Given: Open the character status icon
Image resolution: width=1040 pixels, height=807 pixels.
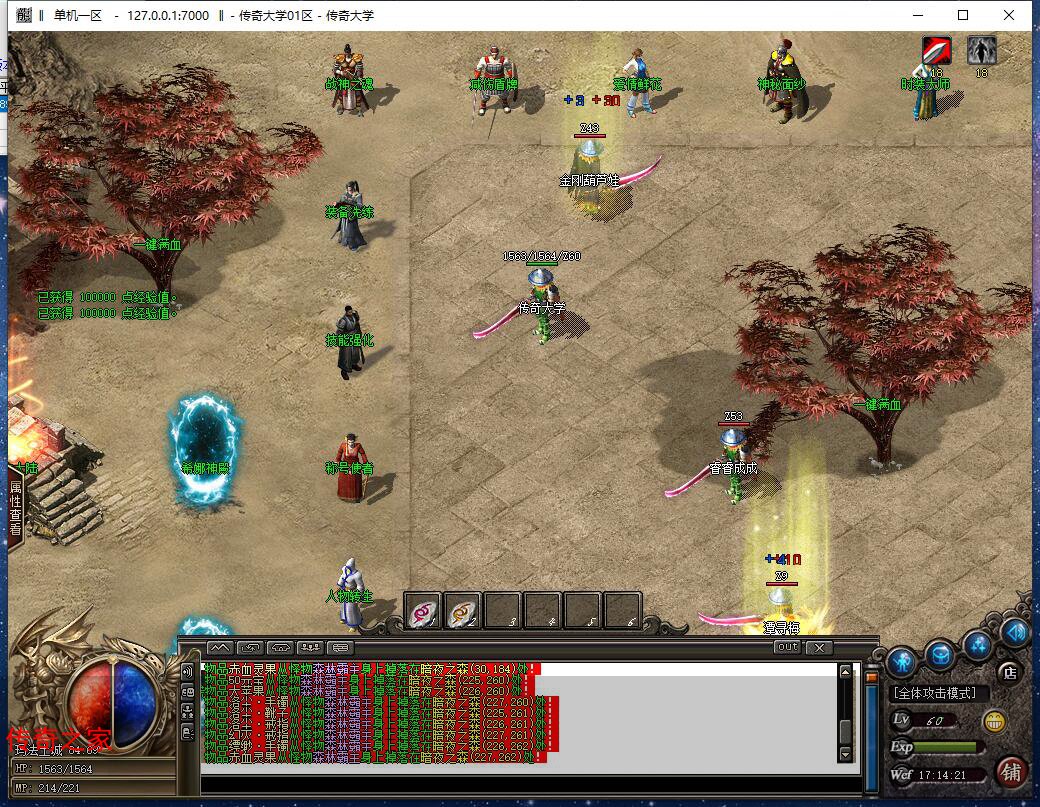Looking at the screenshot, I should (903, 660).
